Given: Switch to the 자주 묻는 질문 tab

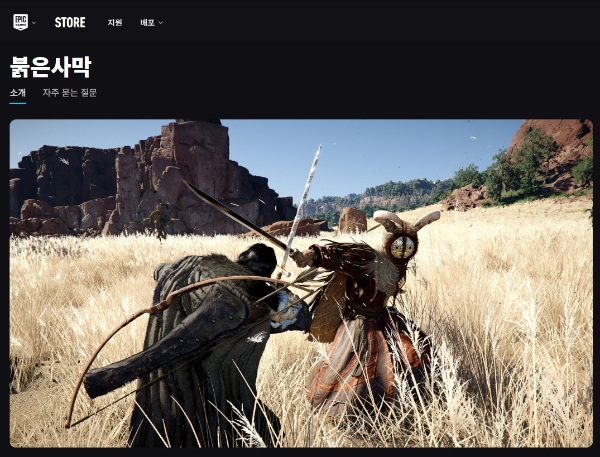Looking at the screenshot, I should pyautogui.click(x=69, y=93).
